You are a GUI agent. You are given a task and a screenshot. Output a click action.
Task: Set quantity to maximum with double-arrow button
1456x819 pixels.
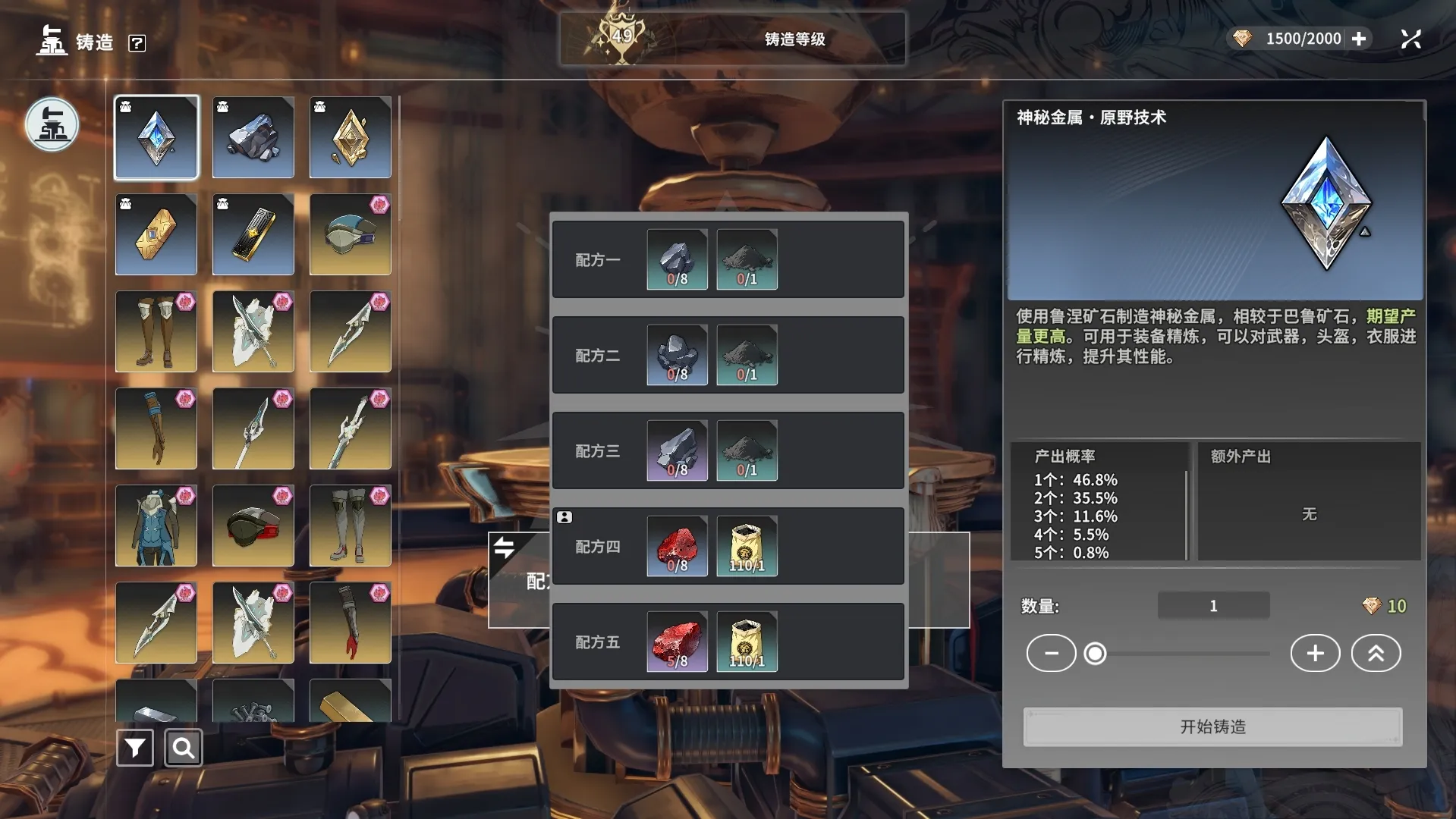click(x=1376, y=653)
